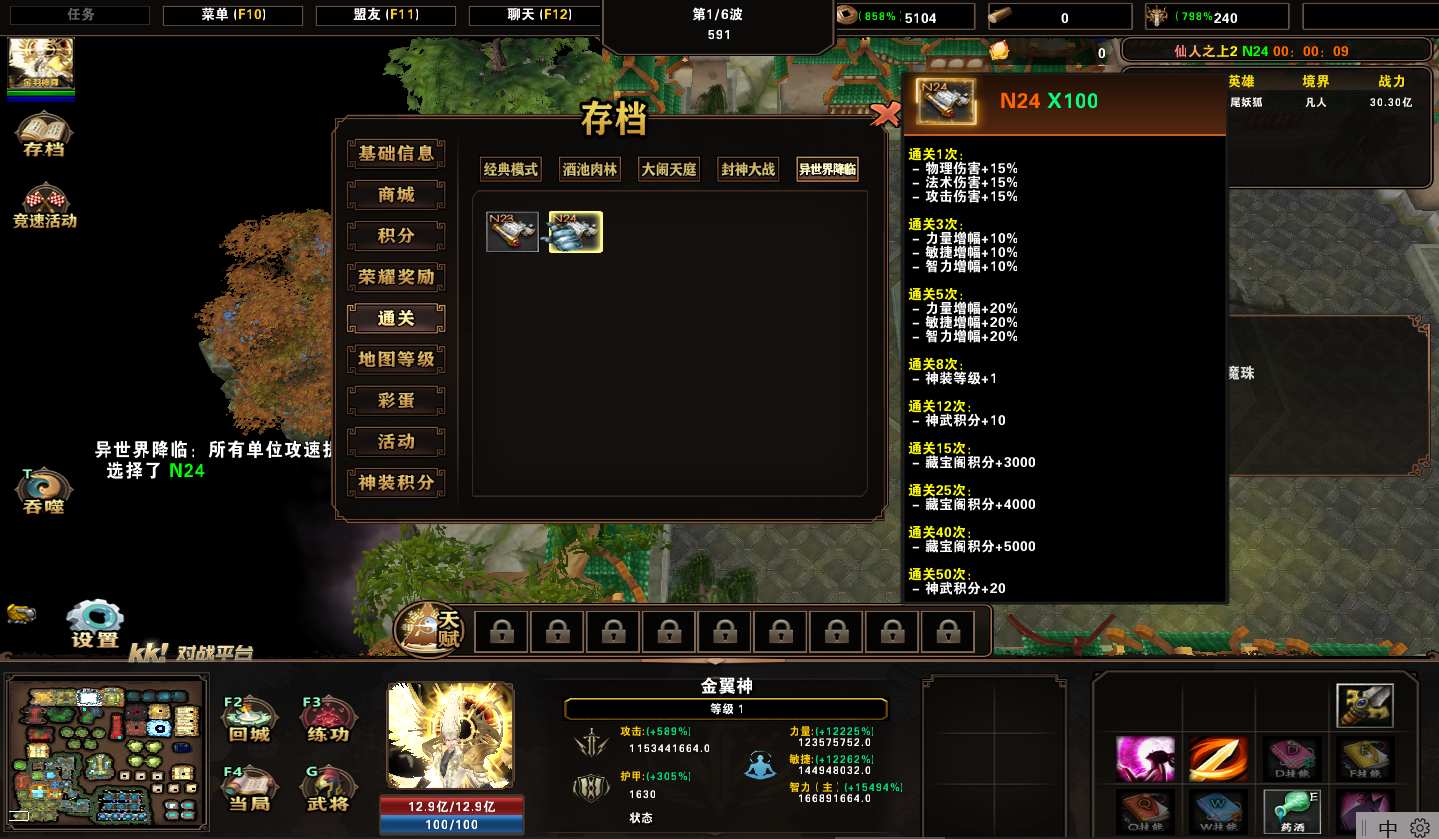Activate the 练功 training button

pos(328,719)
